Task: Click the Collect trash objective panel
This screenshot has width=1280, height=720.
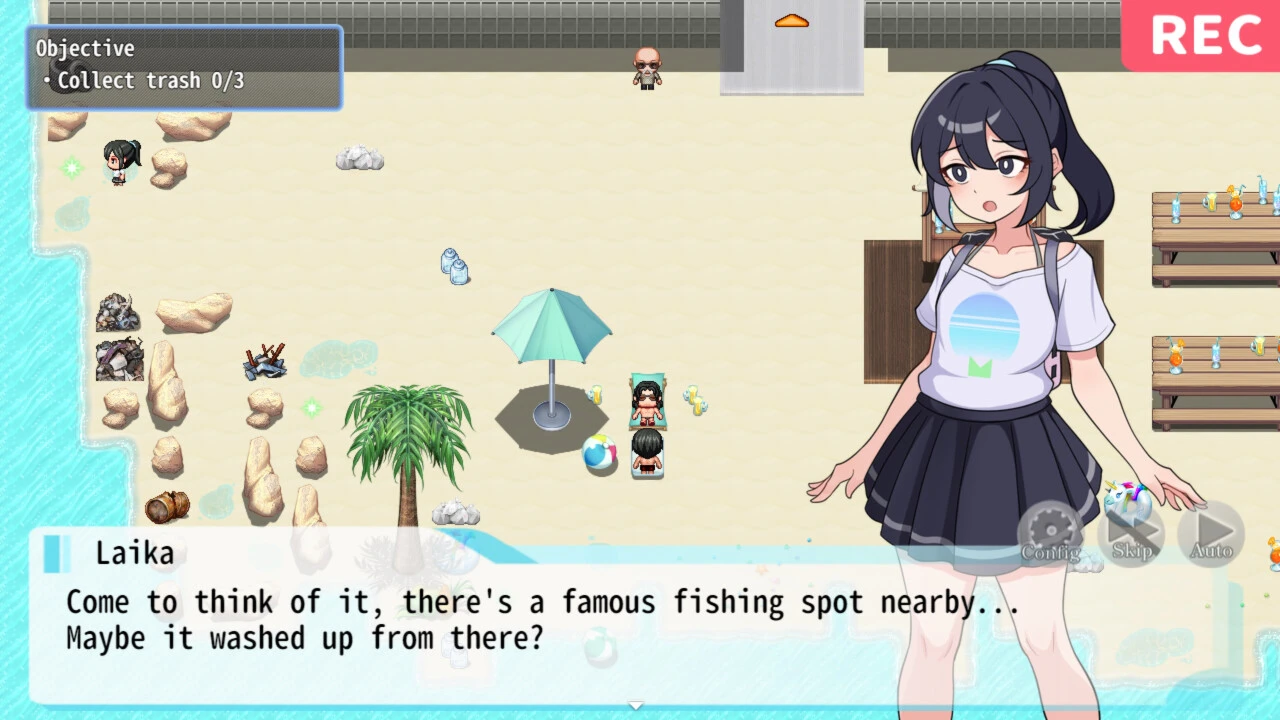Action: click(x=185, y=67)
